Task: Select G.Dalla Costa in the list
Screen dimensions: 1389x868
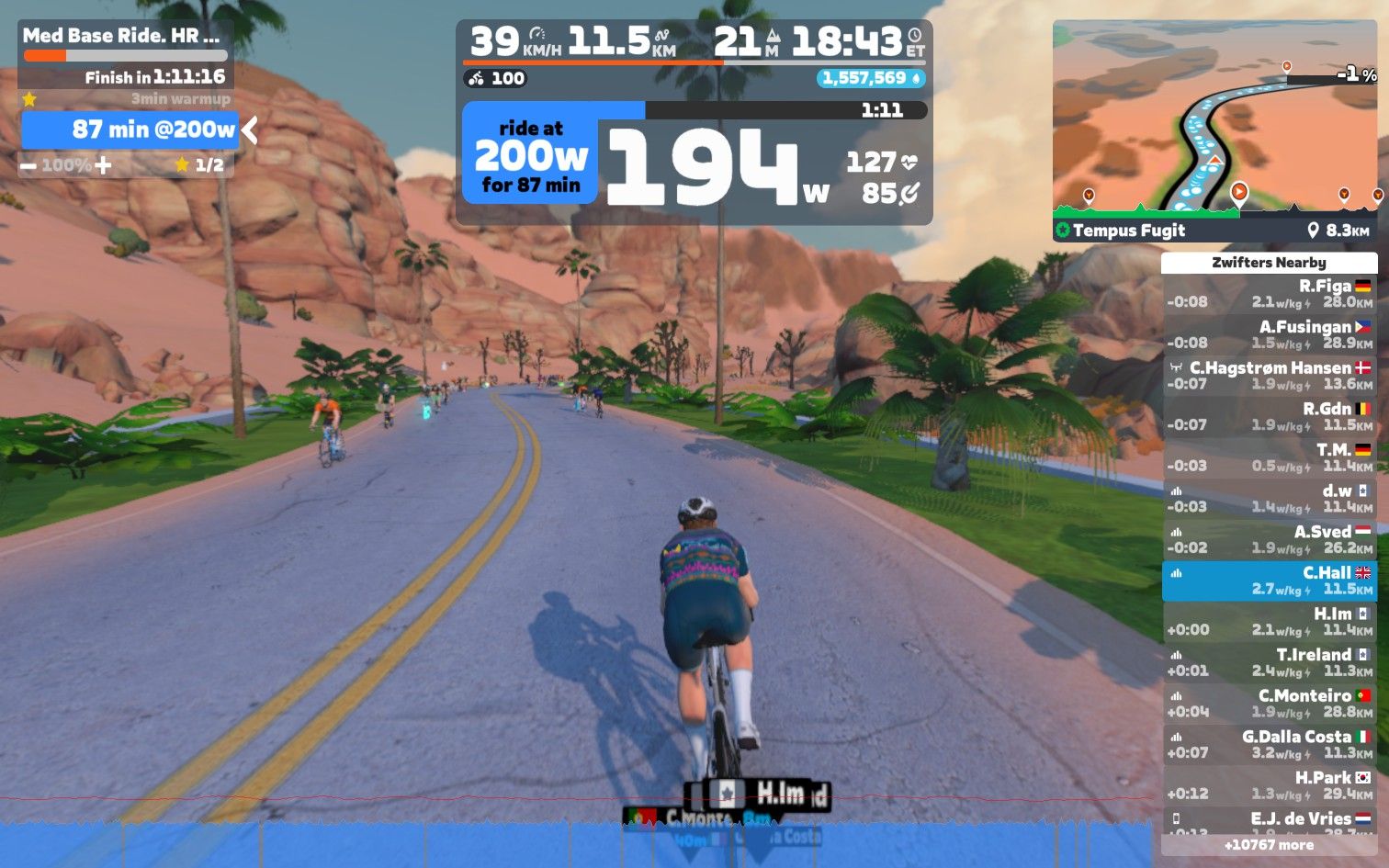Action: pos(1269,745)
